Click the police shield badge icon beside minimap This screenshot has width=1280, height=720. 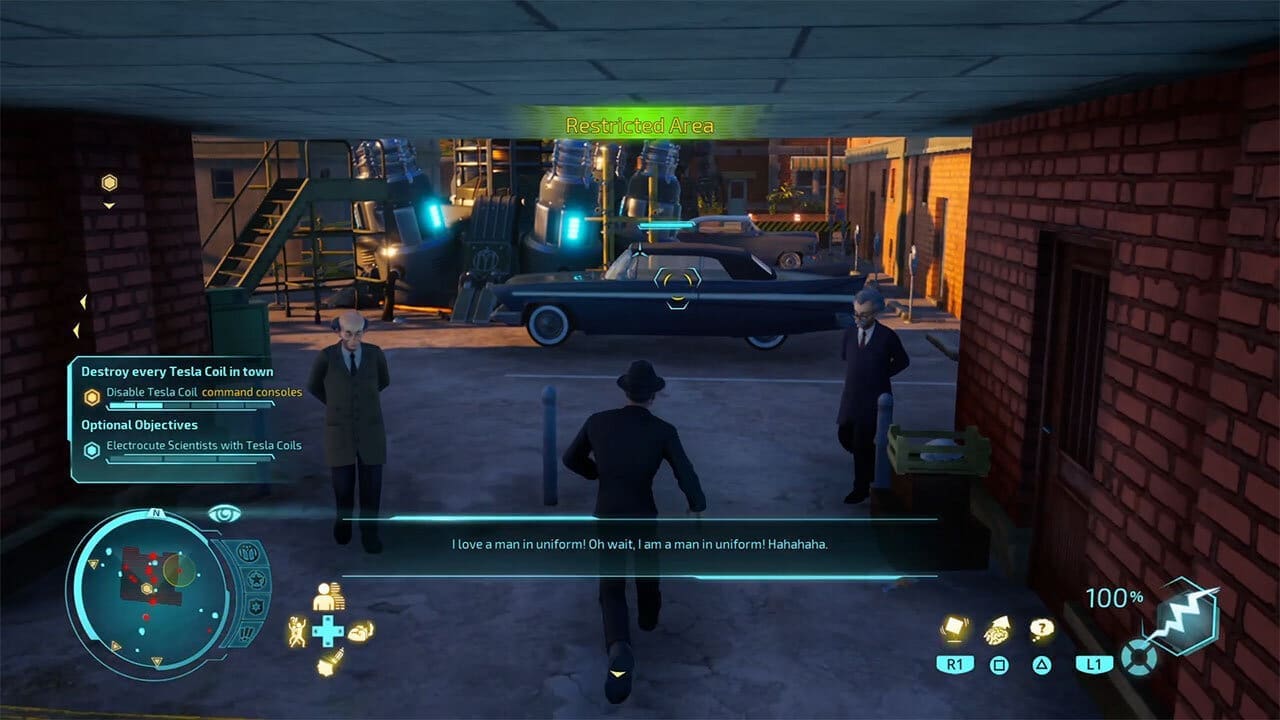(x=255, y=607)
